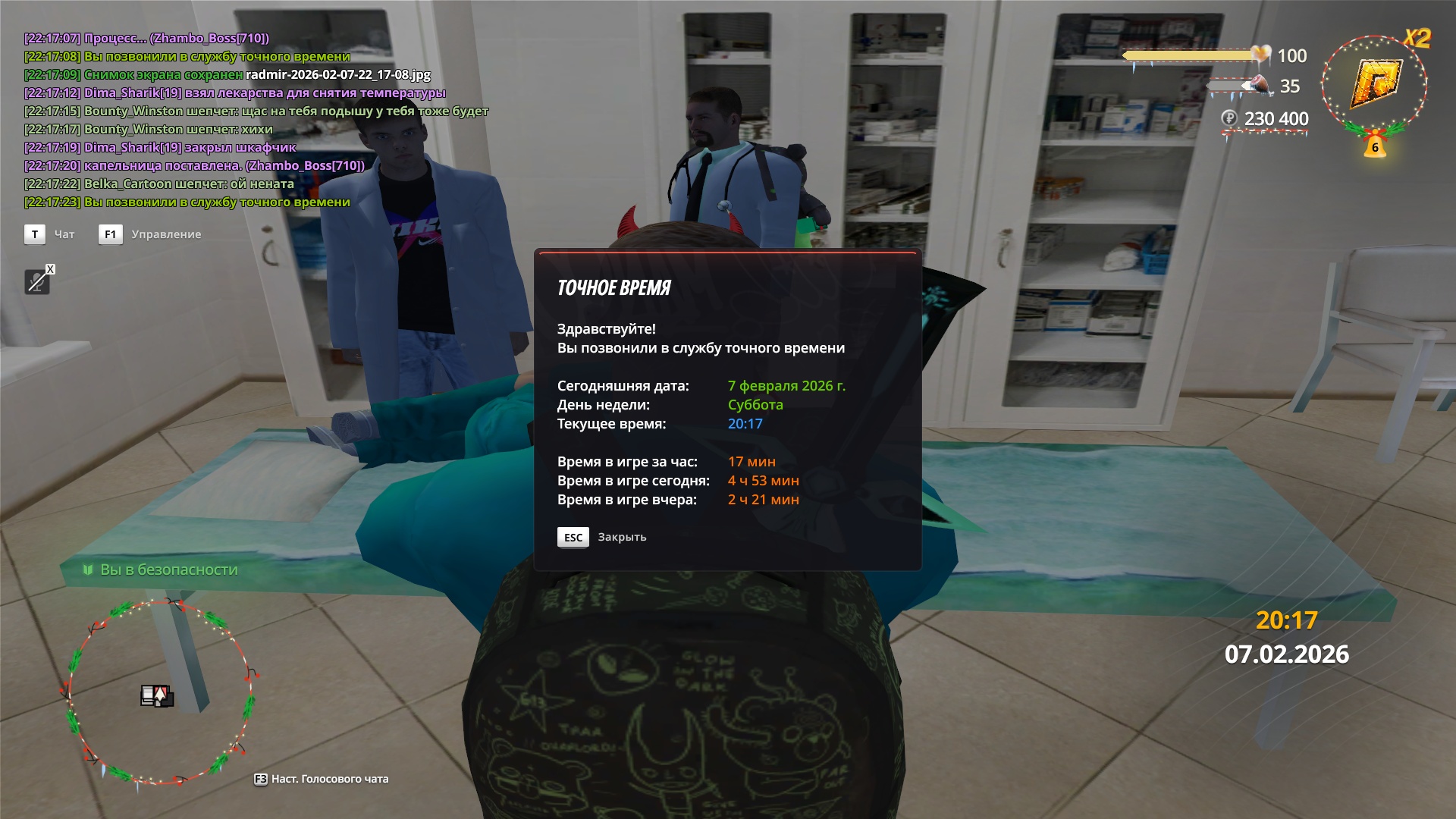Image resolution: width=1456 pixels, height=819 pixels.
Task: Open the X2 bonus emblem
Action: click(1374, 83)
